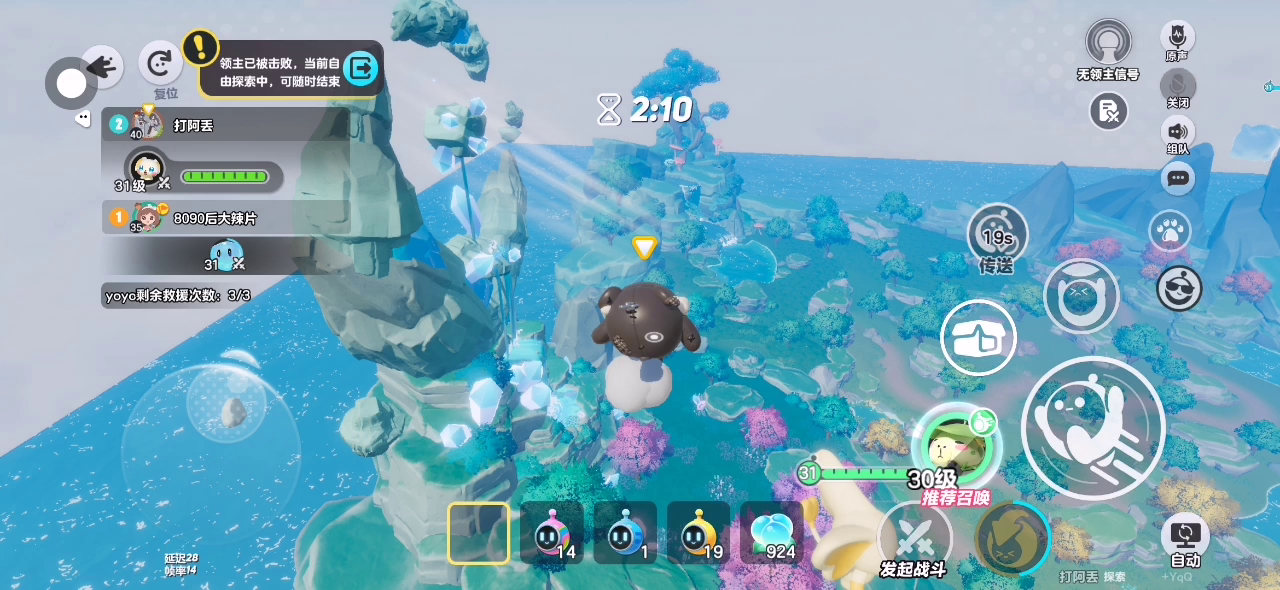Select the rainbow ball slot with 14
This screenshot has height=590, width=1280.
point(551,534)
